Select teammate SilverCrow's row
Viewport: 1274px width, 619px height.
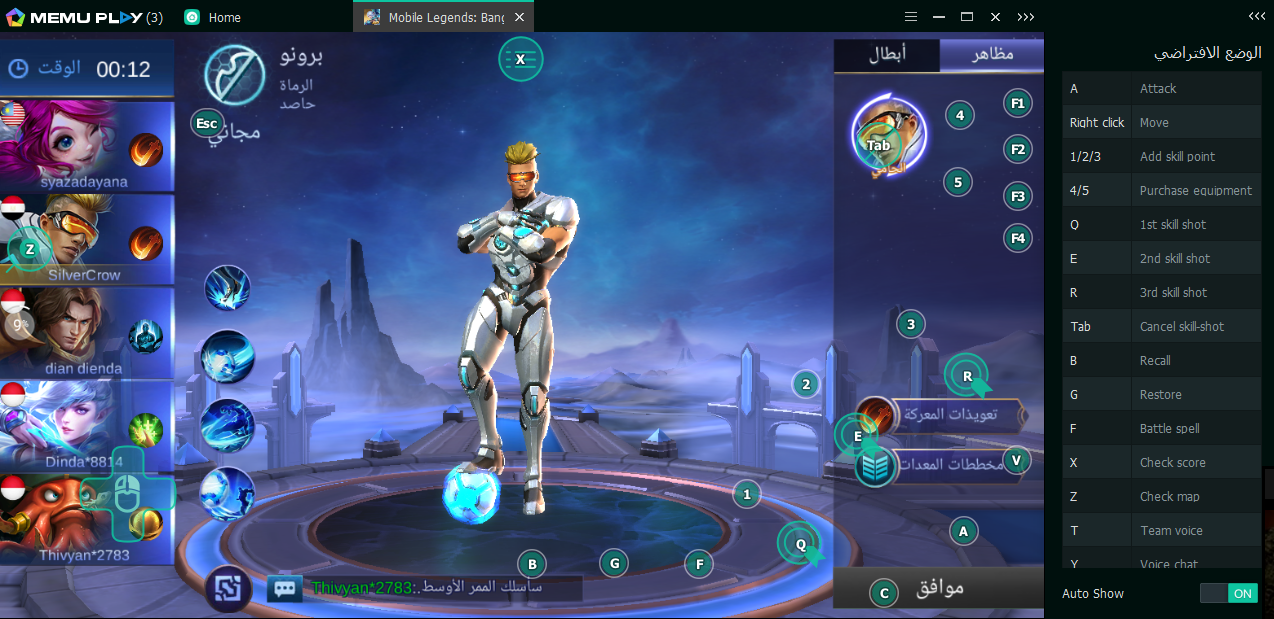point(87,240)
